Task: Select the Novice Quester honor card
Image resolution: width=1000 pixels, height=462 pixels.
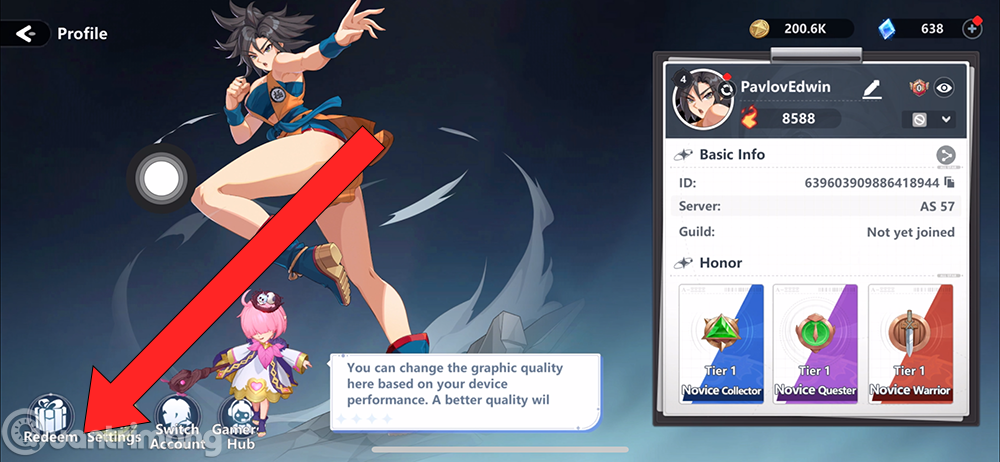Action: click(x=815, y=342)
